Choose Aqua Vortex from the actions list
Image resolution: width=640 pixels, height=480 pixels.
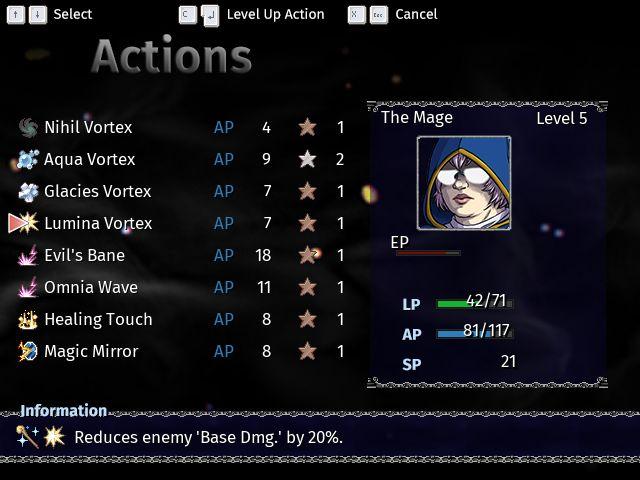click(x=89, y=159)
